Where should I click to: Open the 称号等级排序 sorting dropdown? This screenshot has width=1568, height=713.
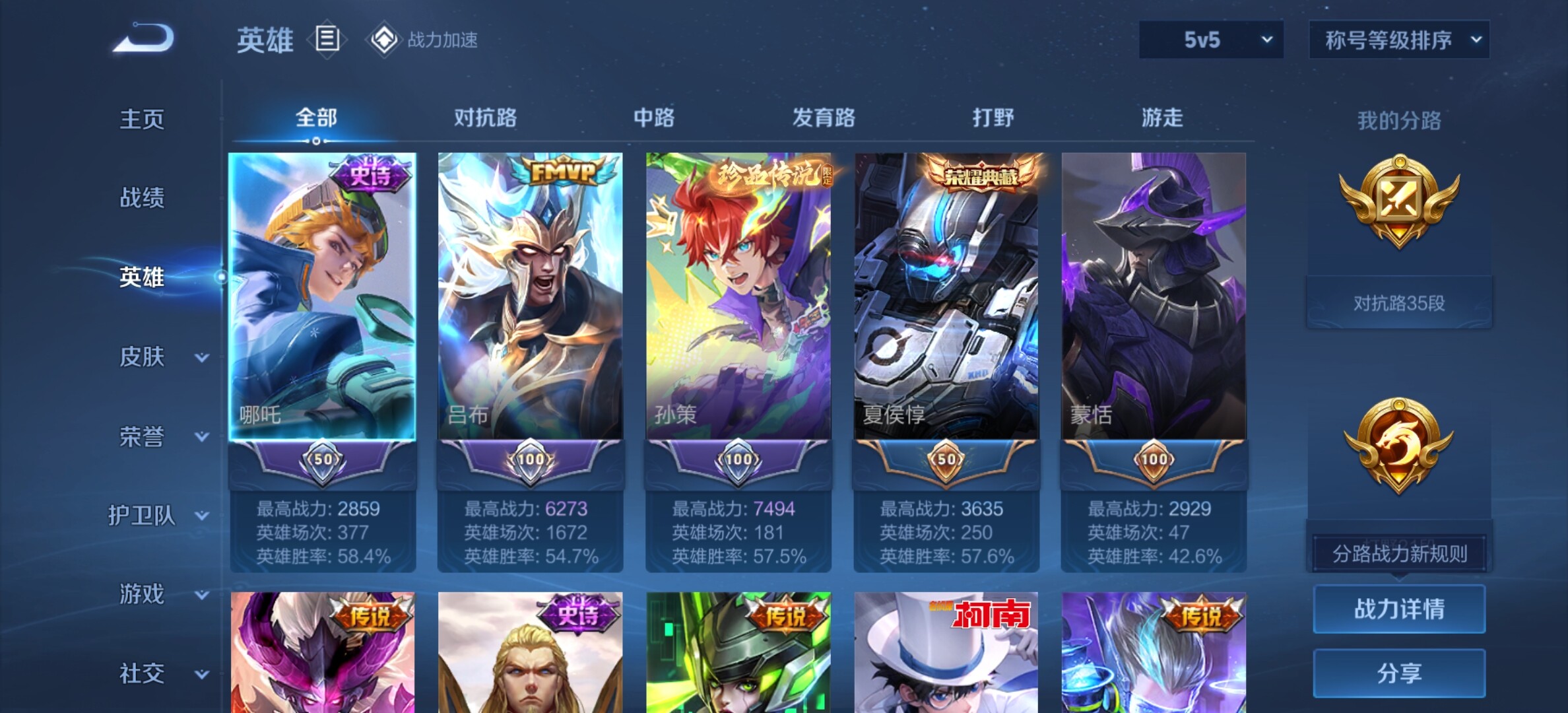pyautogui.click(x=1399, y=40)
